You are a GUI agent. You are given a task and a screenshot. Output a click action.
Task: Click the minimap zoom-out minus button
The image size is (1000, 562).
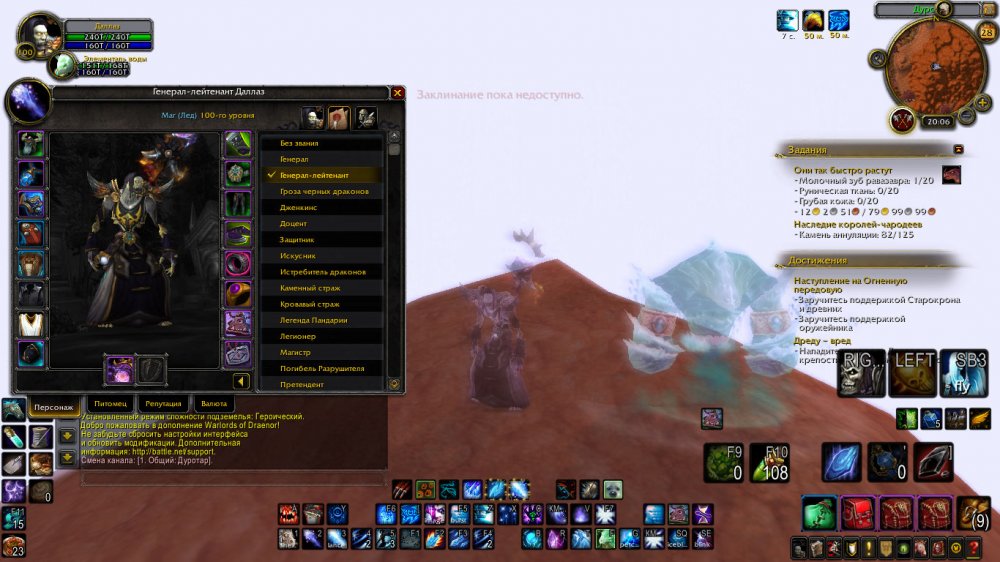[x=967, y=116]
